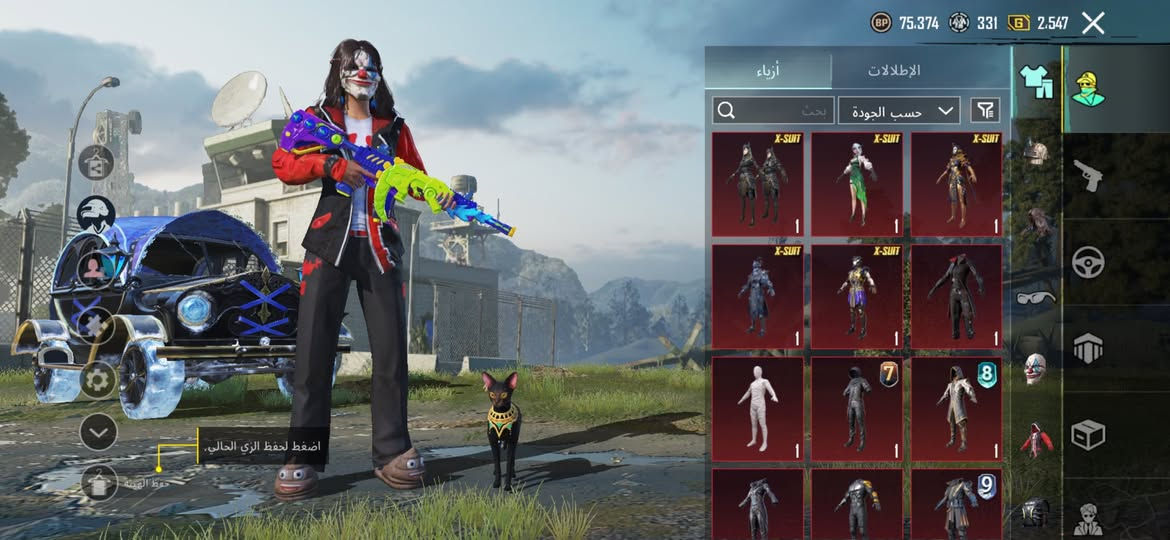Show the glasses subcategory
The image size is (1170, 540).
pyautogui.click(x=1035, y=297)
